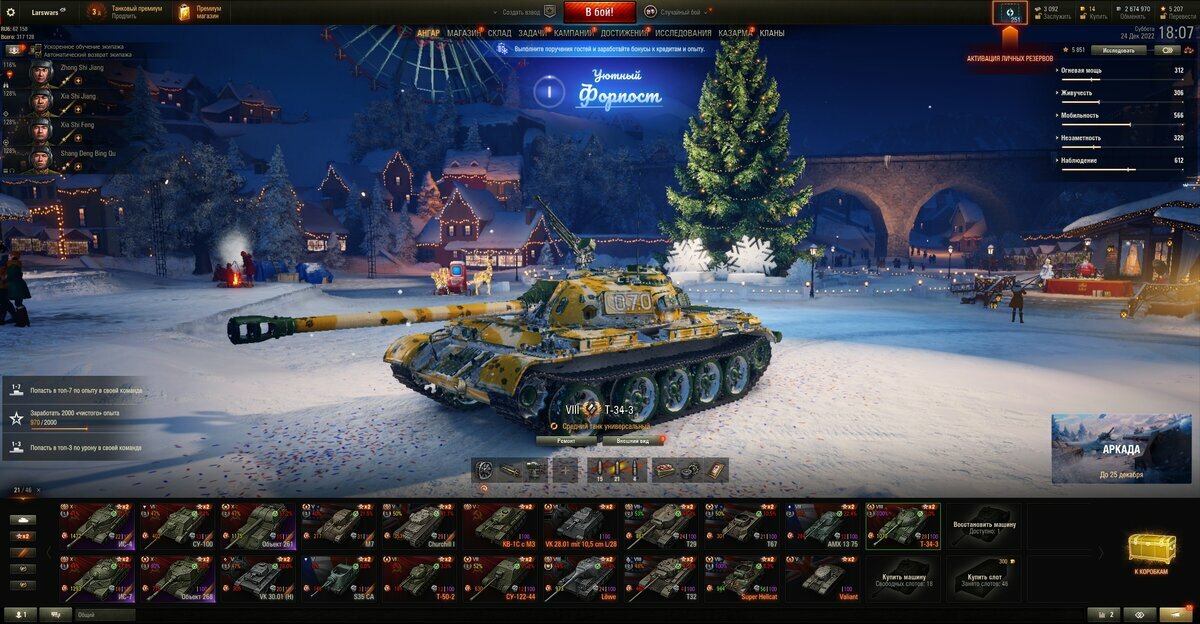Screen dimensions: 1200x624
Task: Switch to the «Склад» tab
Action: [x=500, y=33]
